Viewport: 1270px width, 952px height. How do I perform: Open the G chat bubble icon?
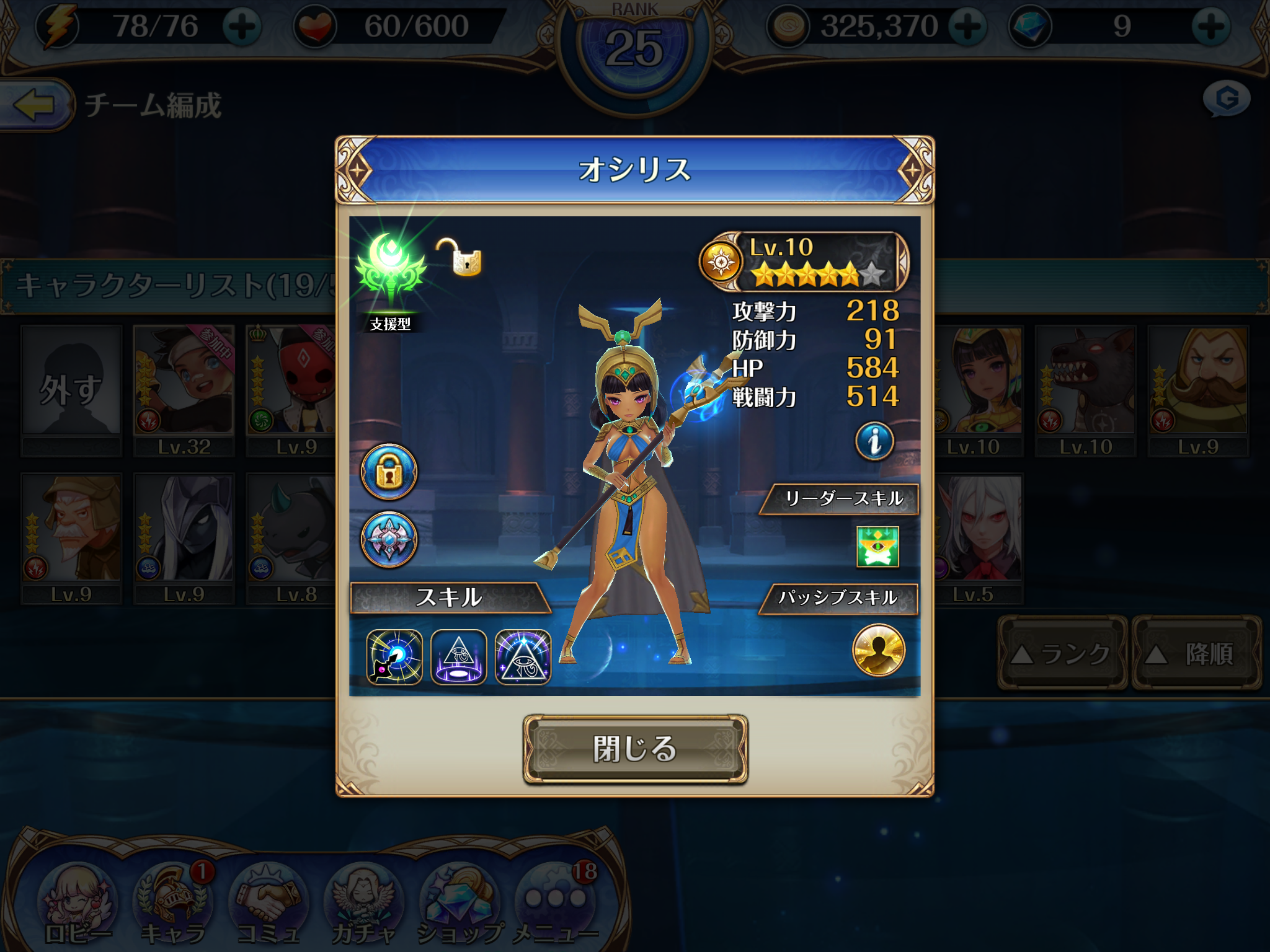point(1227,99)
